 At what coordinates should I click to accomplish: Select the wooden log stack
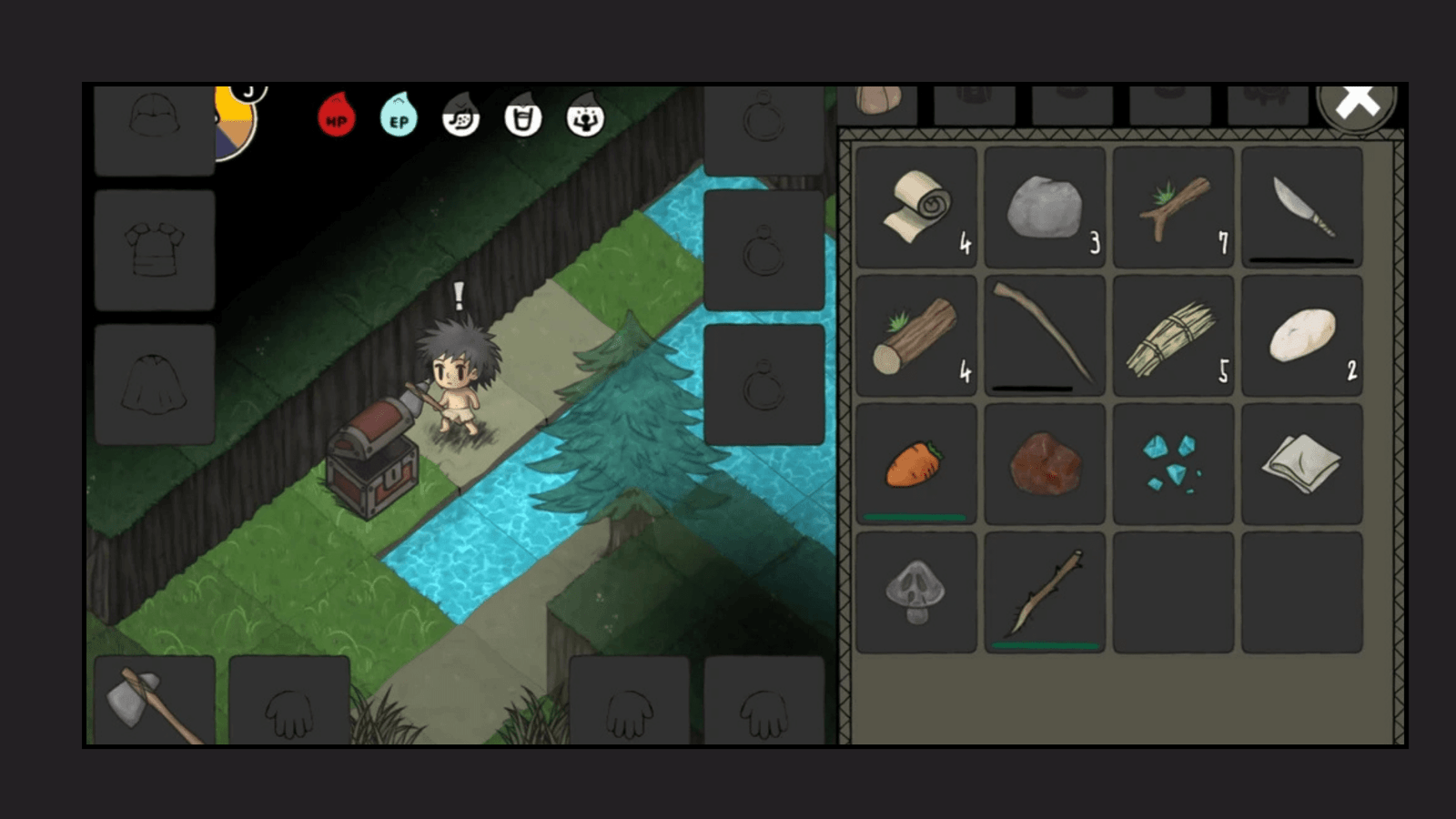click(916, 336)
